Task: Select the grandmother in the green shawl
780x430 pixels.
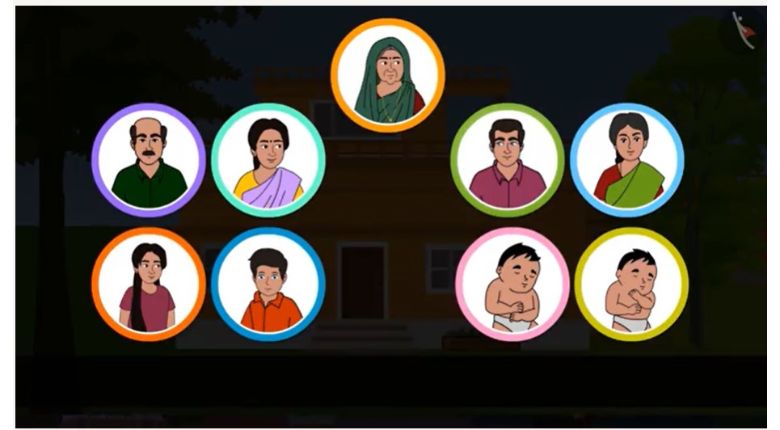Action: pos(387,75)
